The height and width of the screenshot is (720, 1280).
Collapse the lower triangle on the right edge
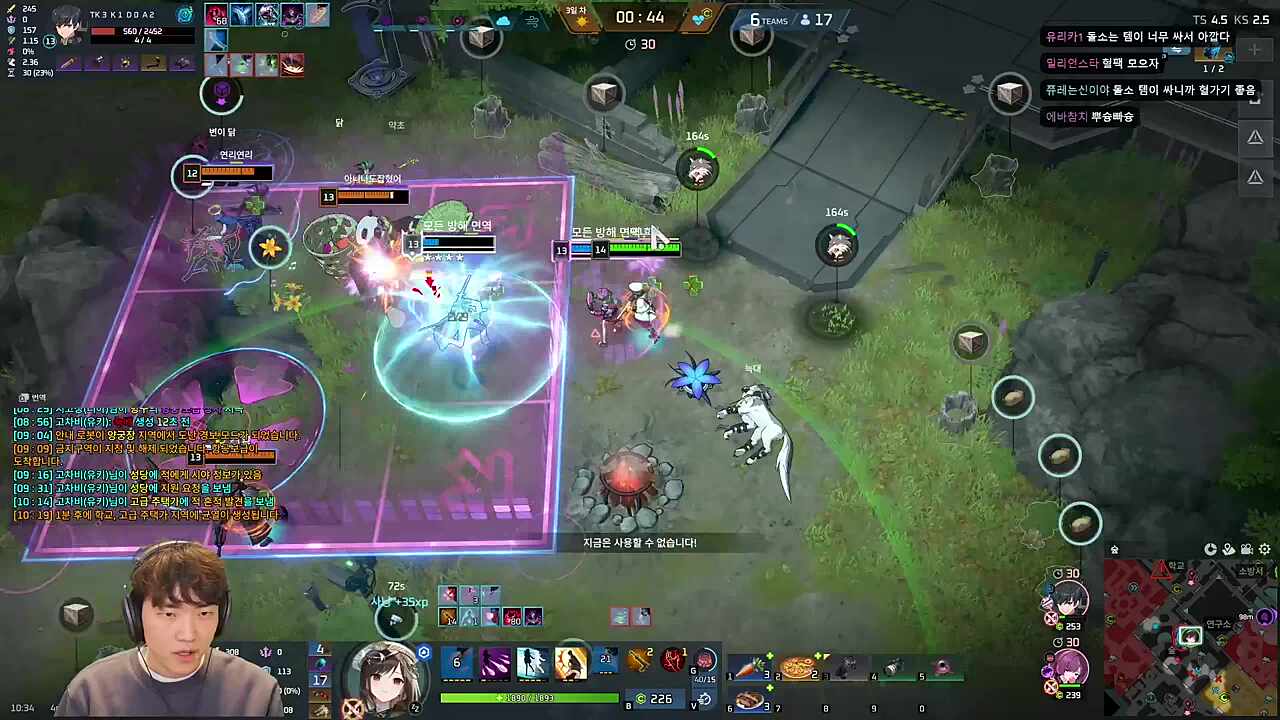point(1255,177)
